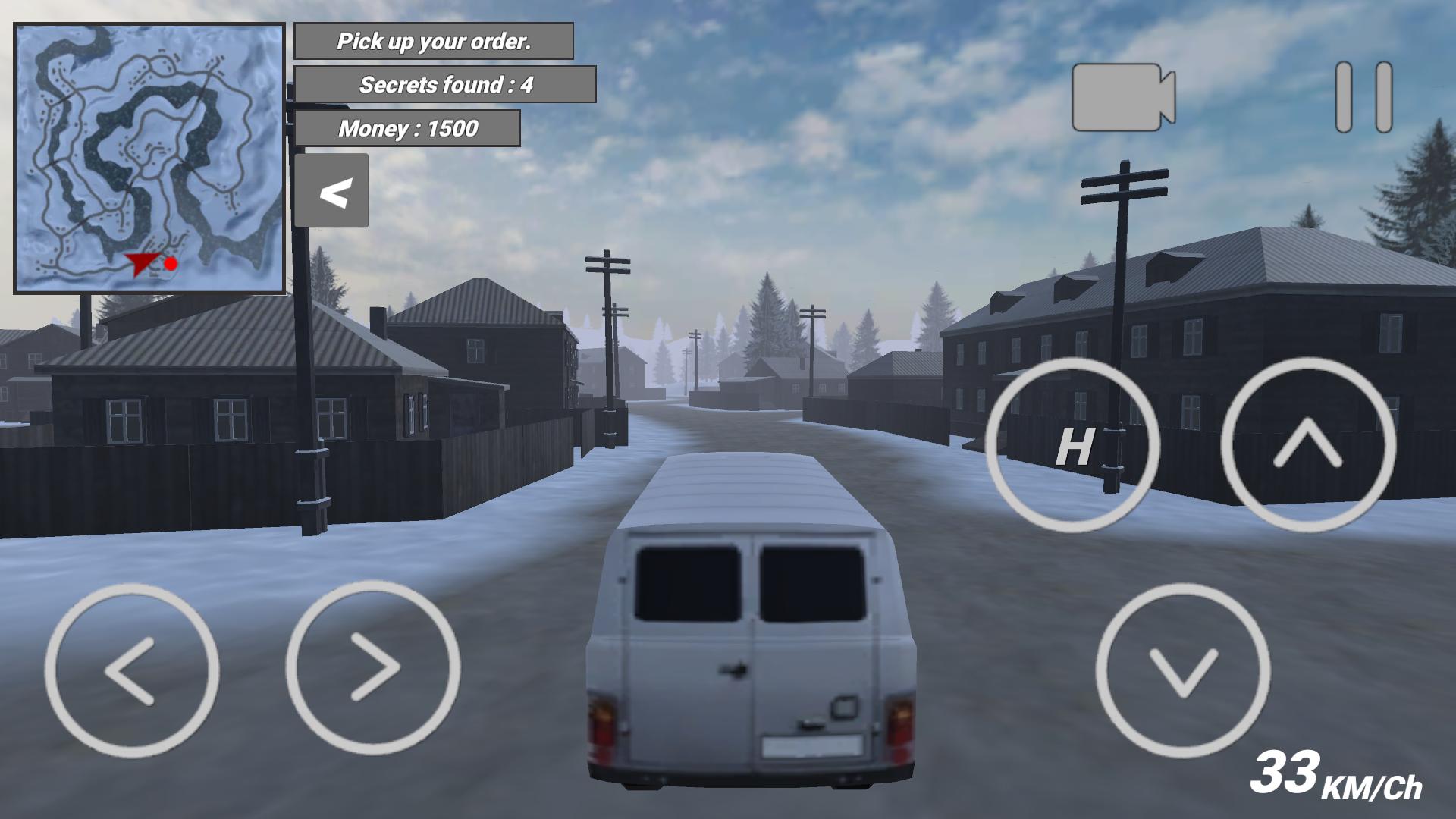Viewport: 1456px width, 819px height.
Task: Go back using the chevron button
Action: coord(332,190)
